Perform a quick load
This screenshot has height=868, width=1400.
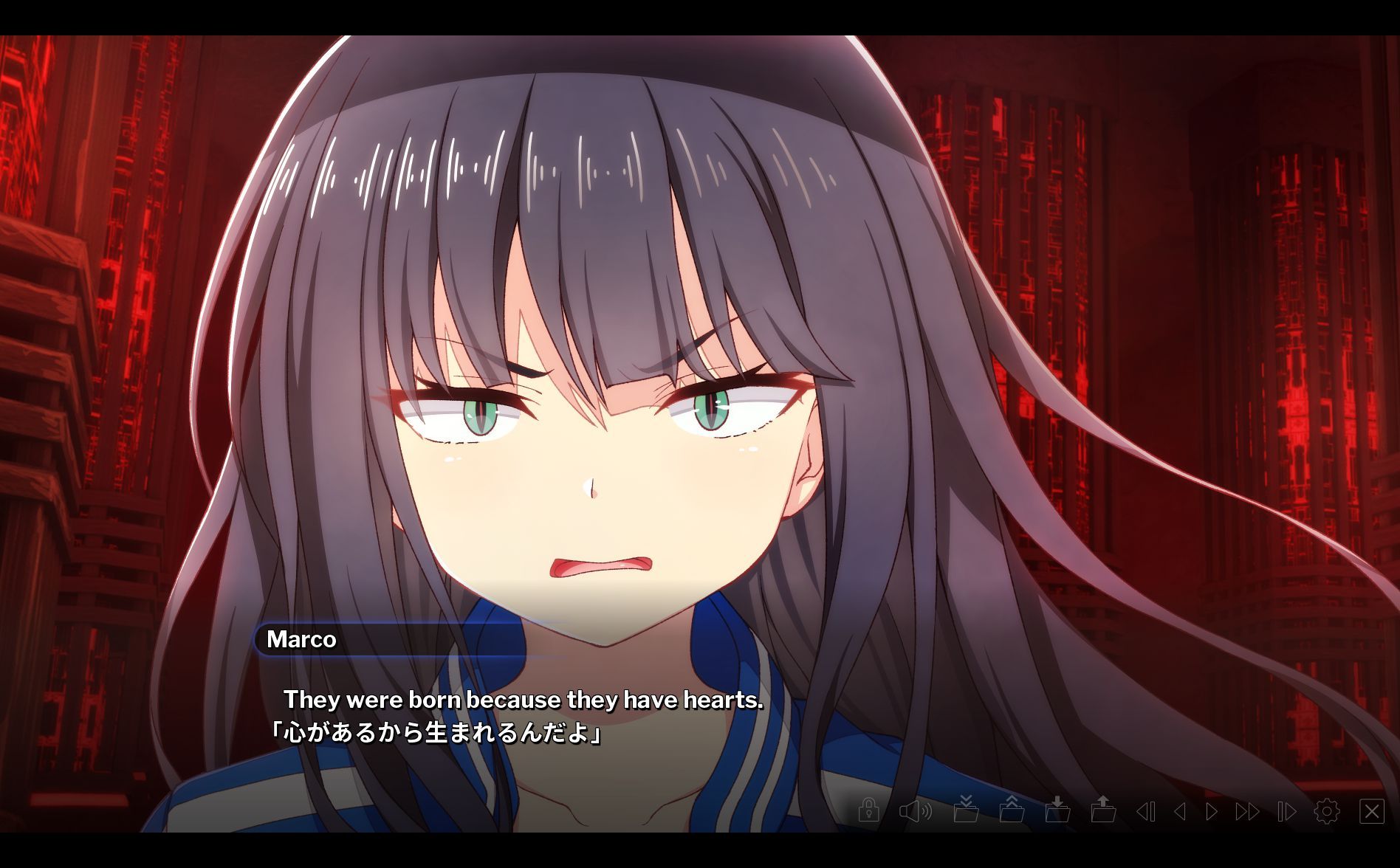point(1013,815)
